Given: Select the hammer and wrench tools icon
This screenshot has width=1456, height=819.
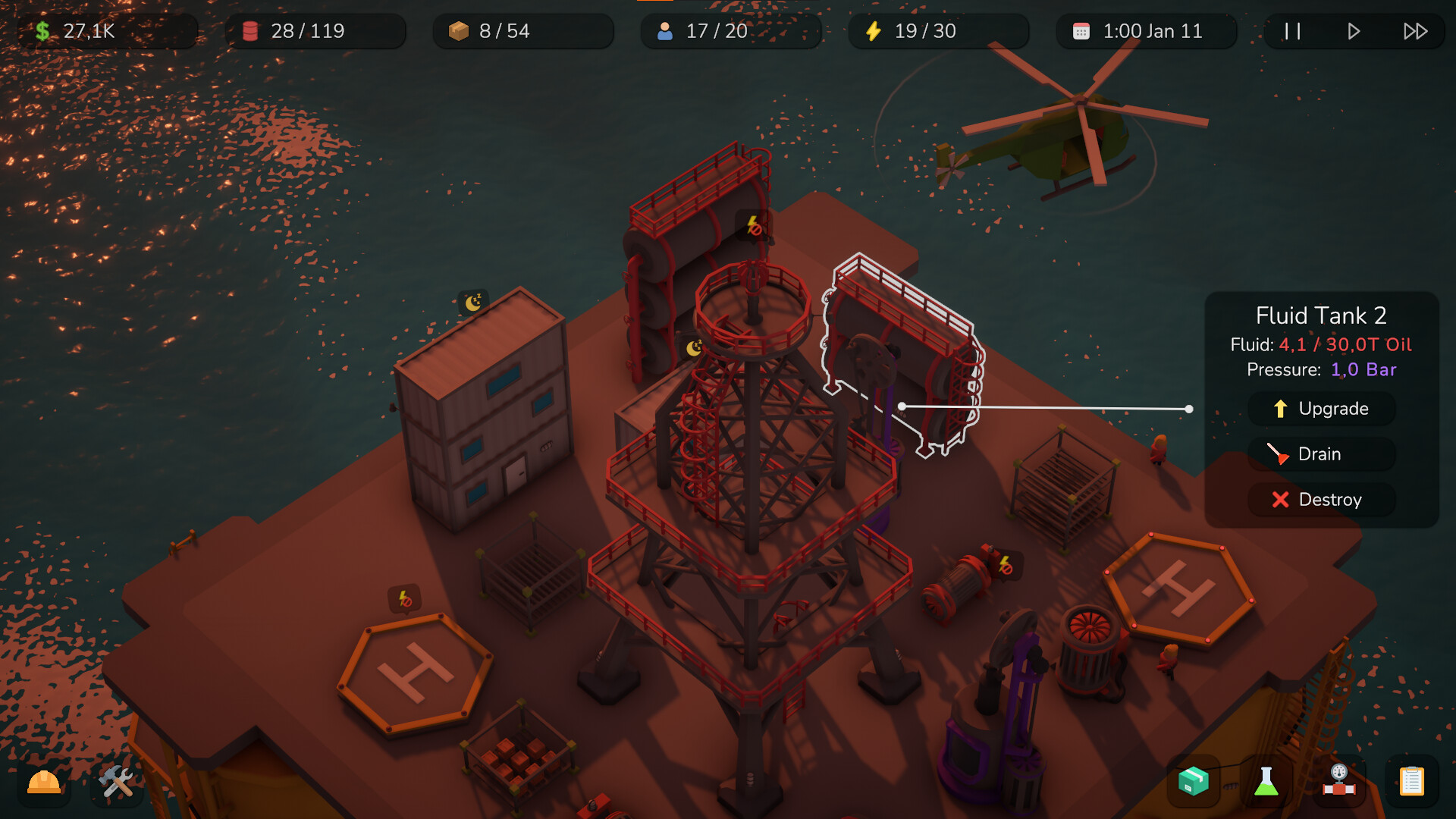Looking at the screenshot, I should click(x=115, y=782).
